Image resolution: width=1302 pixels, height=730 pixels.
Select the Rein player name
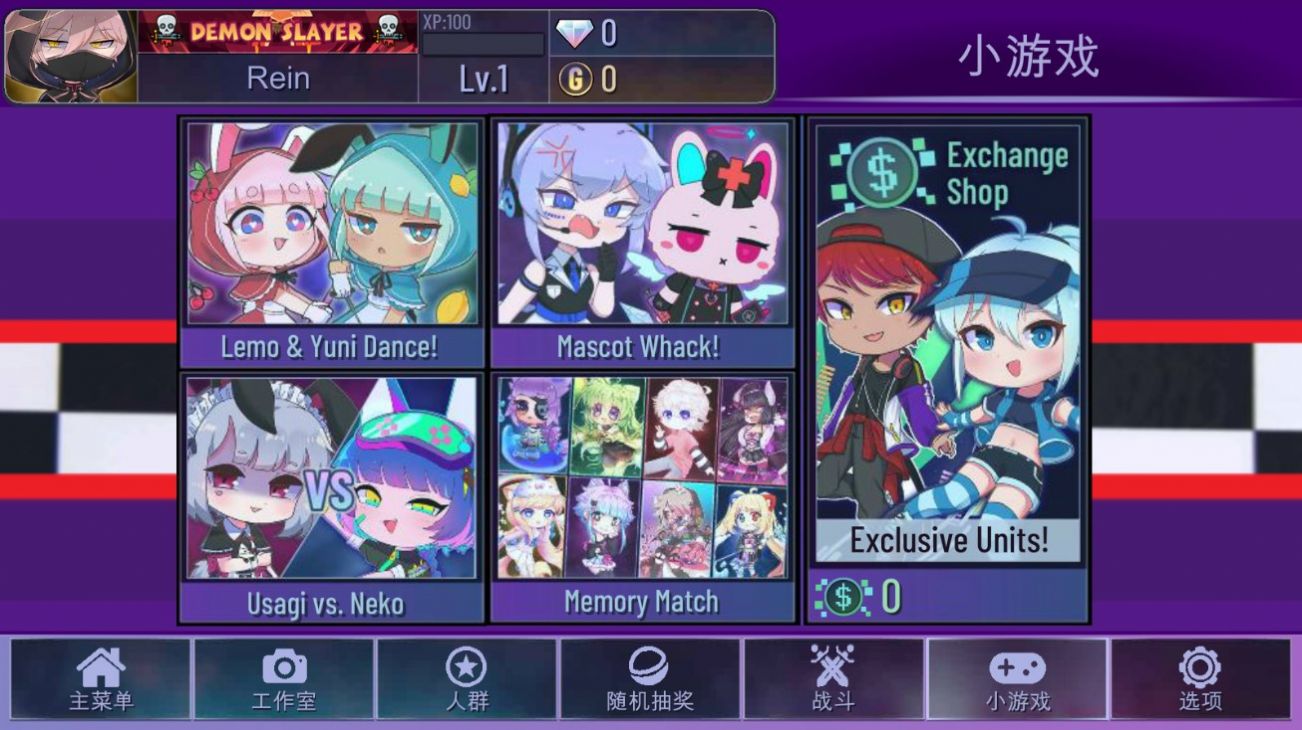[x=280, y=78]
